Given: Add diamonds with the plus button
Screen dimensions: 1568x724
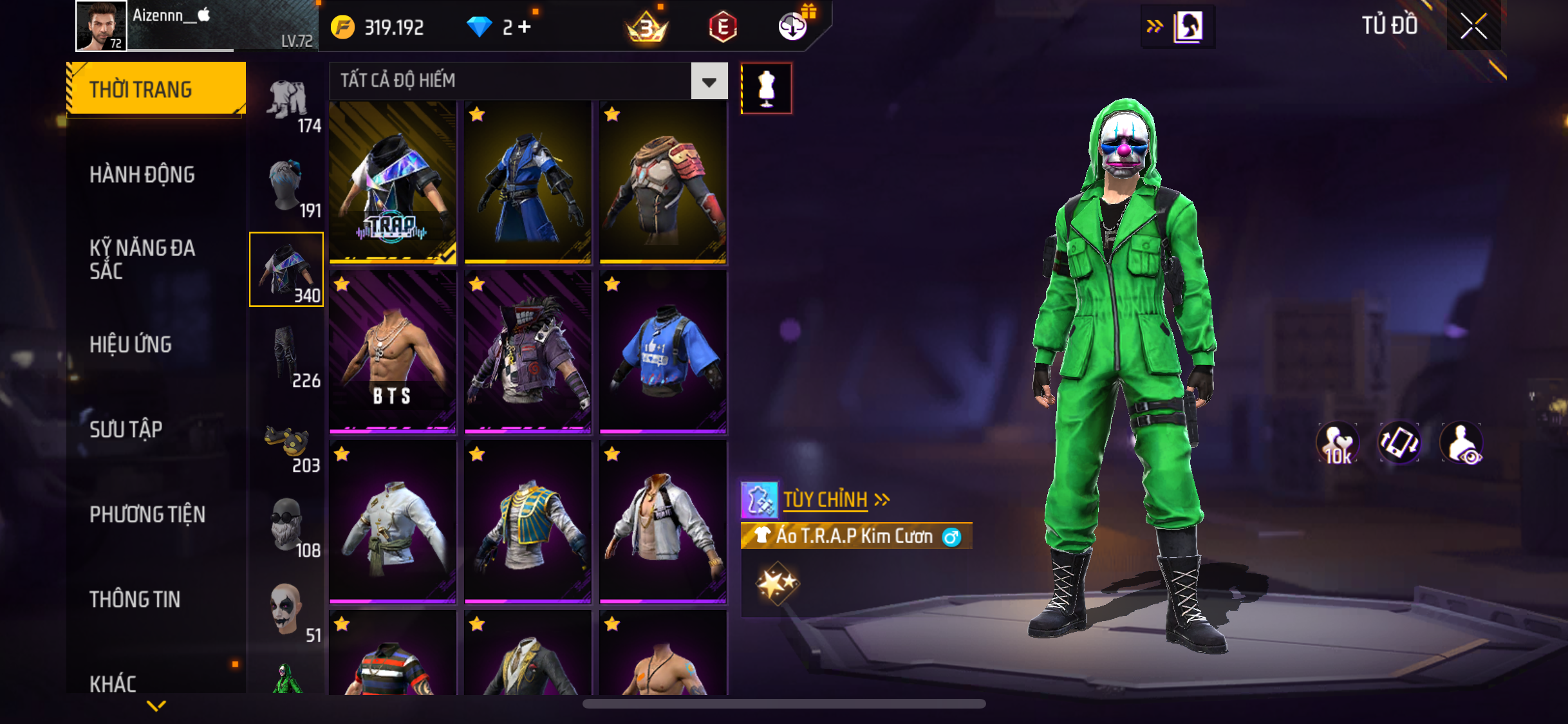Looking at the screenshot, I should [x=525, y=27].
